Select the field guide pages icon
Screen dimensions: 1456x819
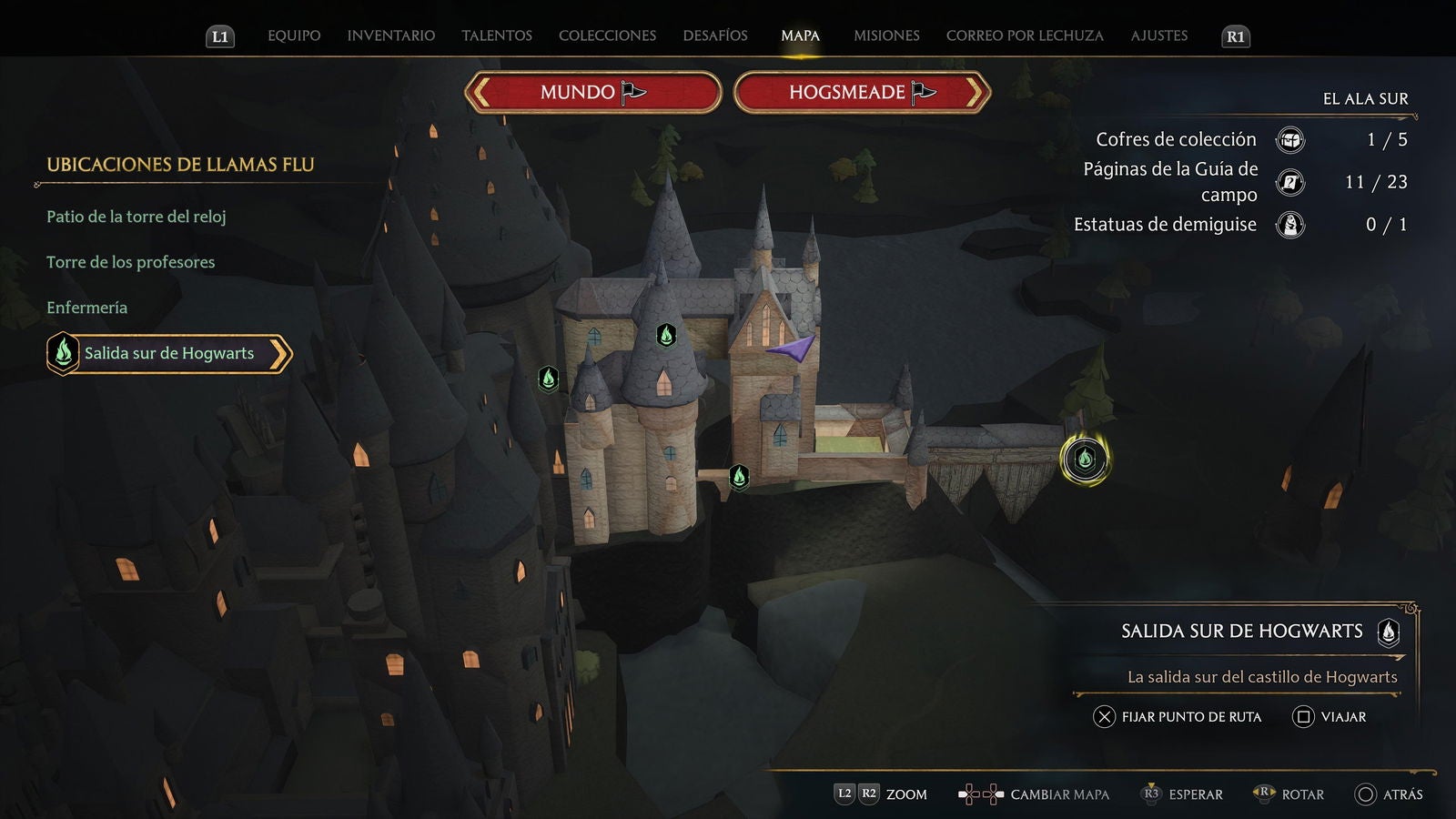(x=1291, y=182)
